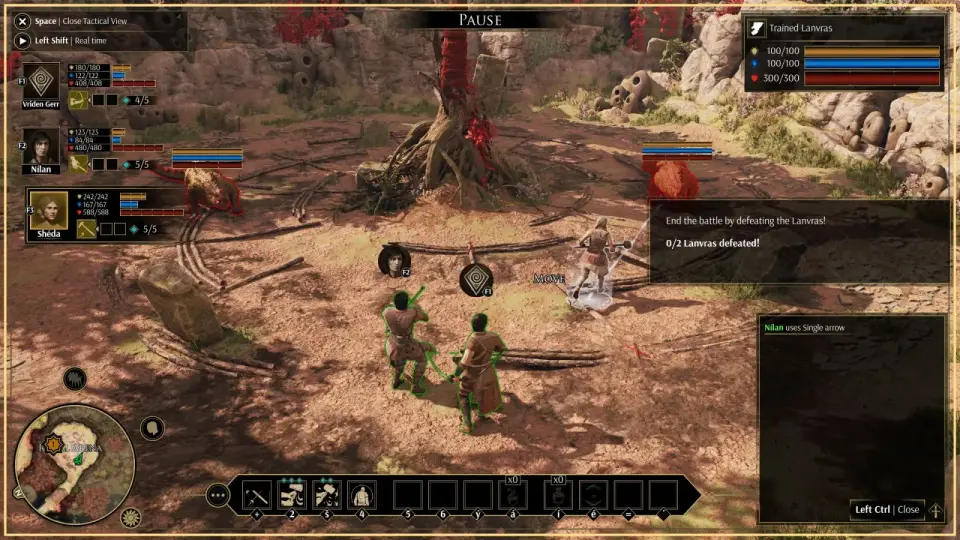Click the Trained Lanvras target panel
This screenshot has width=960, height=540.
(844, 53)
